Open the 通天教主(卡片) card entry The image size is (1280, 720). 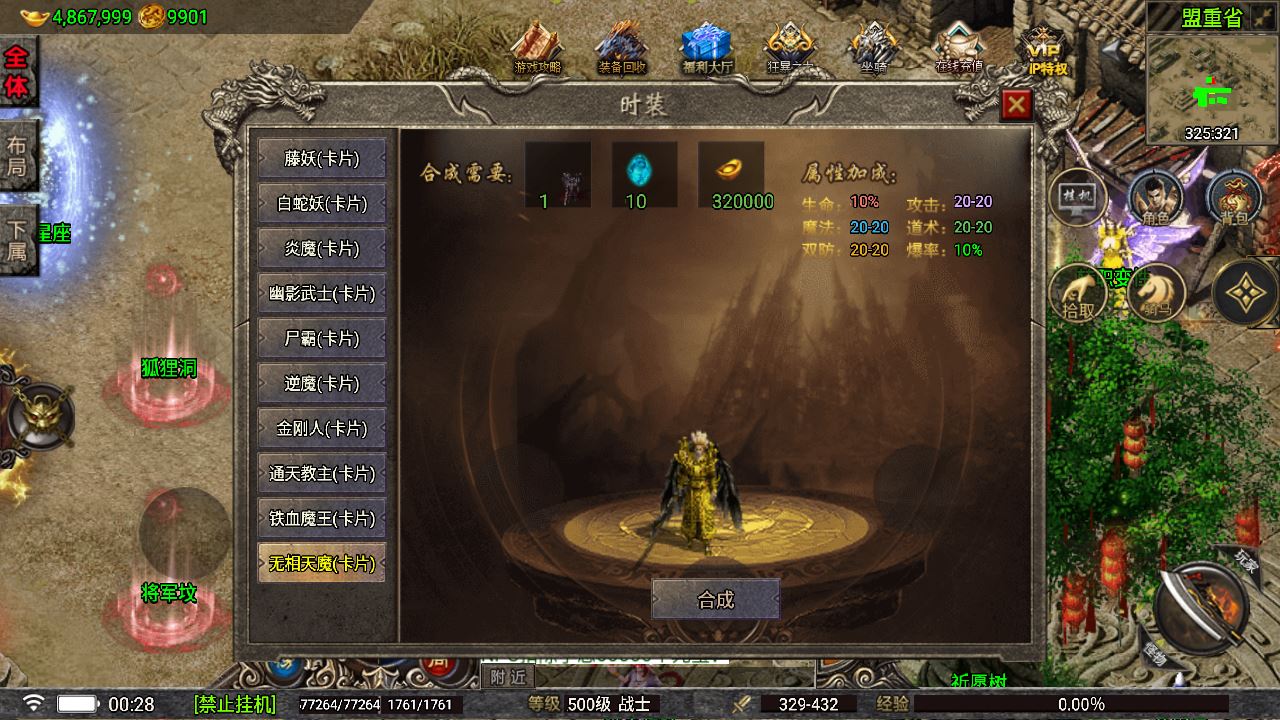[321, 473]
